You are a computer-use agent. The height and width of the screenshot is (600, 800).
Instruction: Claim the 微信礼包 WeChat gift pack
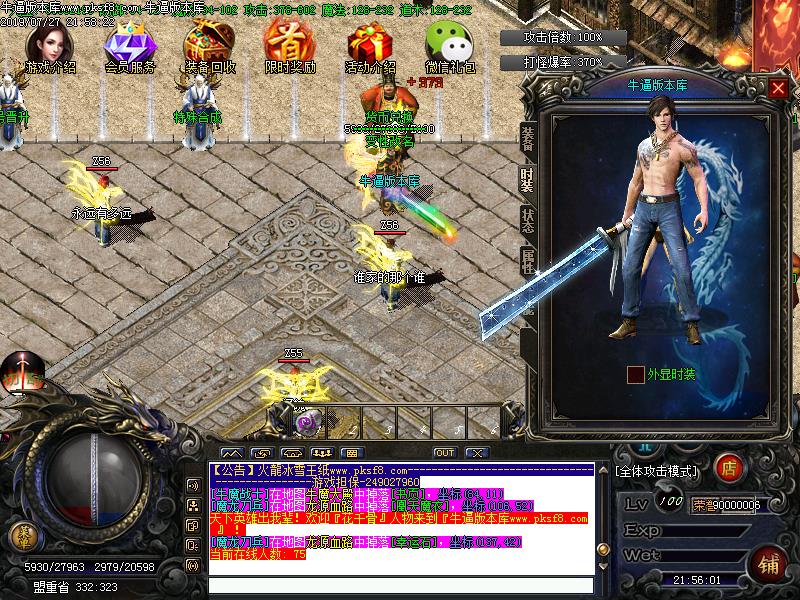click(449, 46)
